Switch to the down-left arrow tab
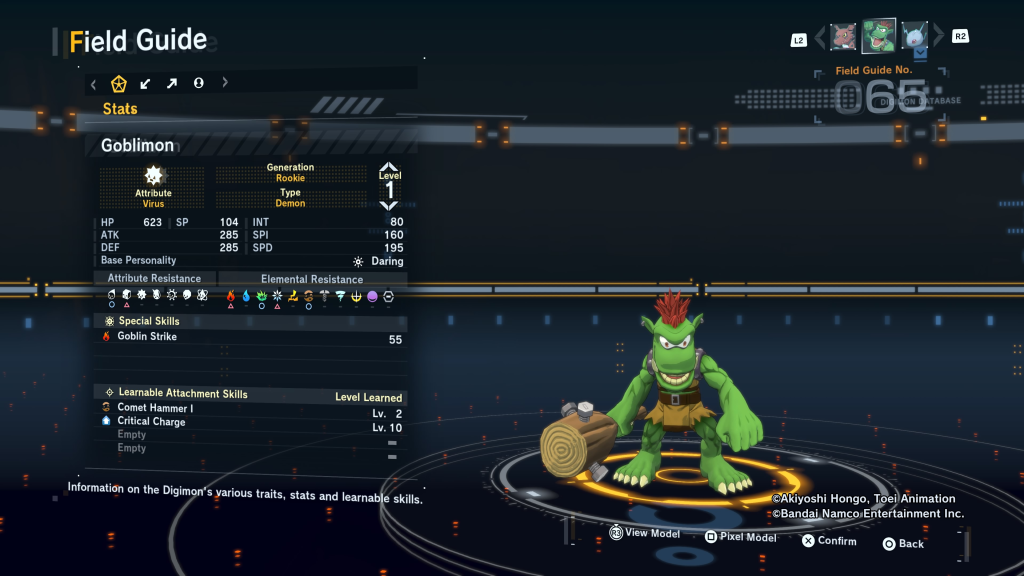The image size is (1024, 576). coord(145,83)
